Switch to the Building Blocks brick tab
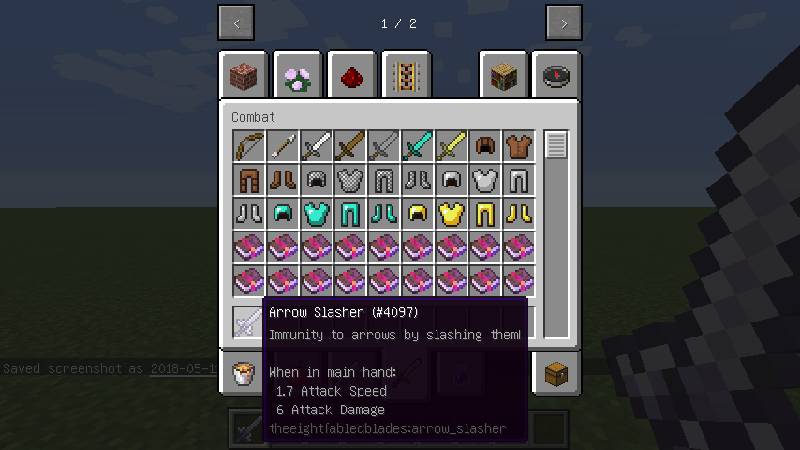This screenshot has height=450, width=800. coord(243,76)
